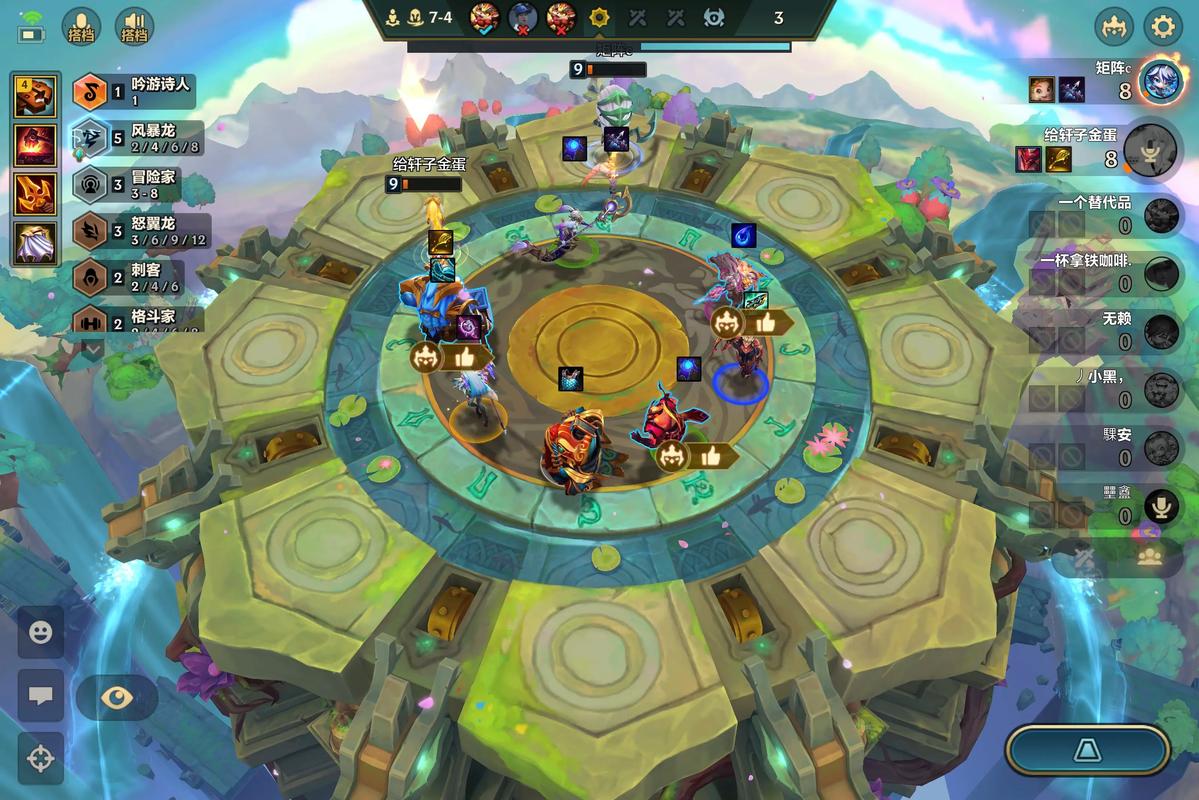
Task: Select the 冒险家 trait entry
Action: (135, 185)
